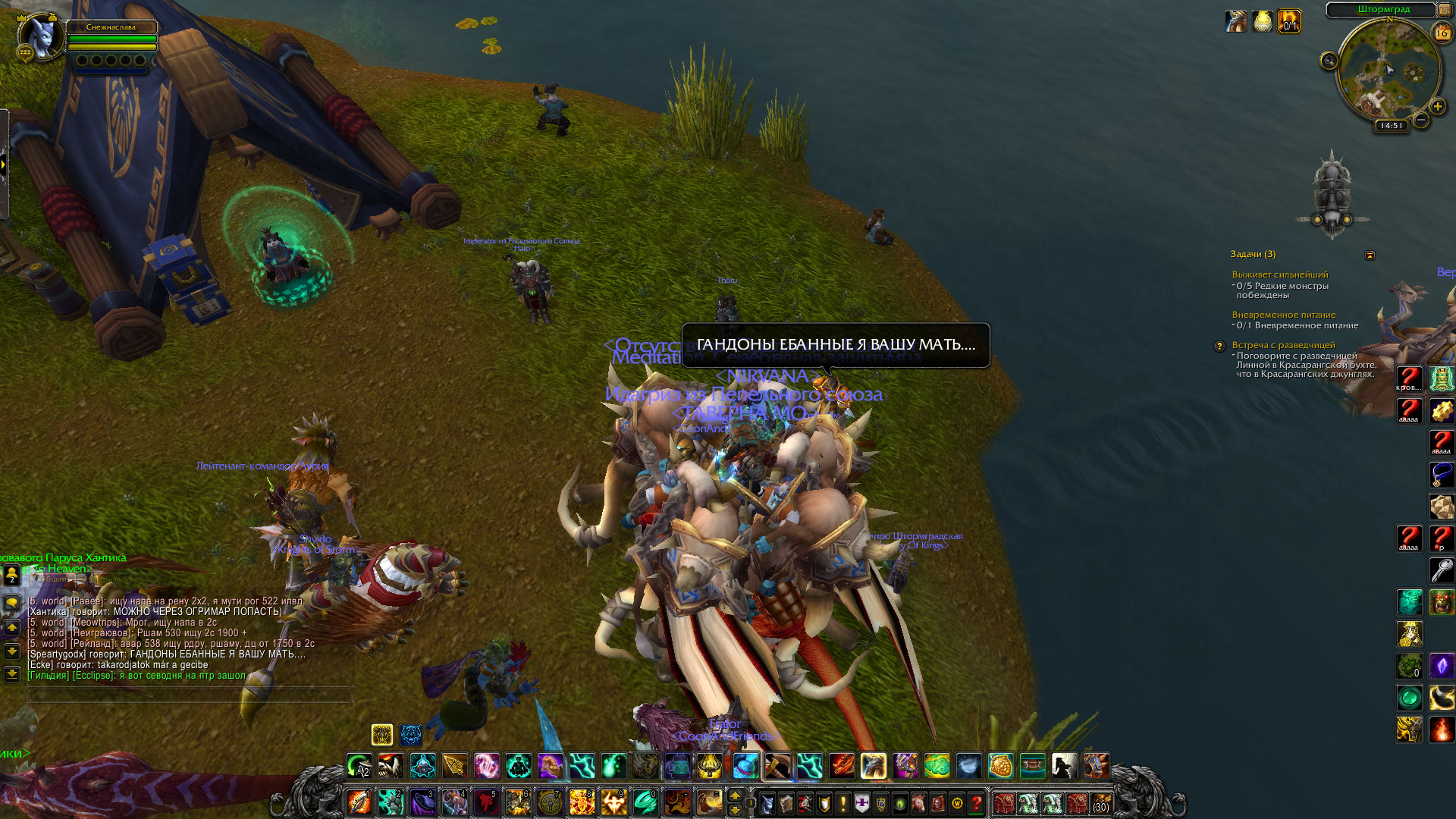Open the calendar showing day 16
1456x819 pixels.
point(1442,33)
